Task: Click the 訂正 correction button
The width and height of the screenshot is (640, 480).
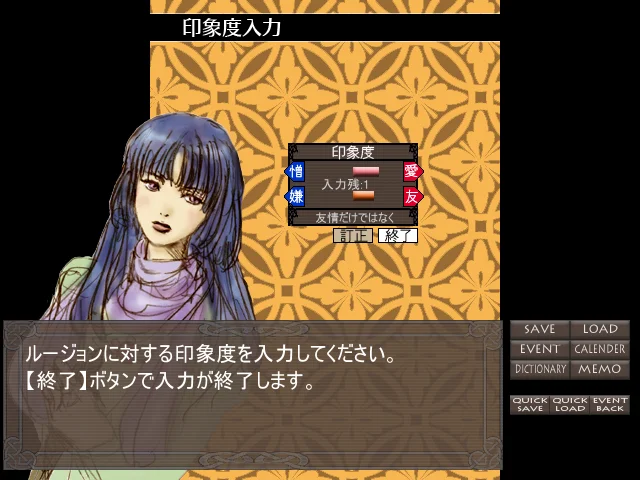Action: click(352, 236)
